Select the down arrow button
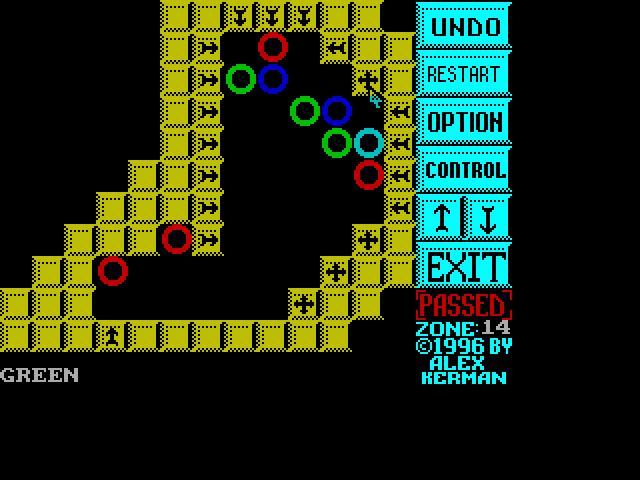The width and height of the screenshot is (640, 480). click(487, 217)
